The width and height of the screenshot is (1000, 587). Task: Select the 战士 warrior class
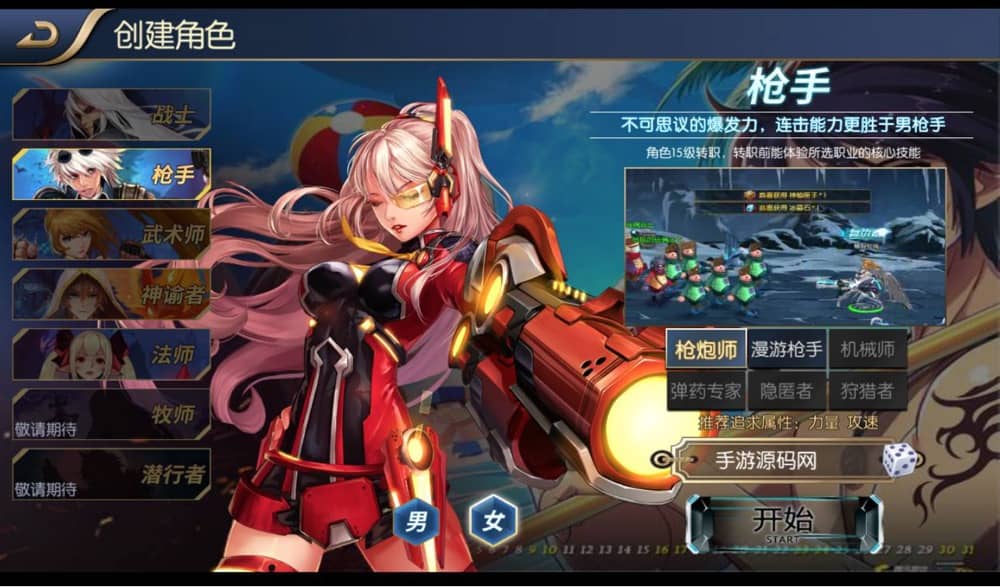[111, 115]
